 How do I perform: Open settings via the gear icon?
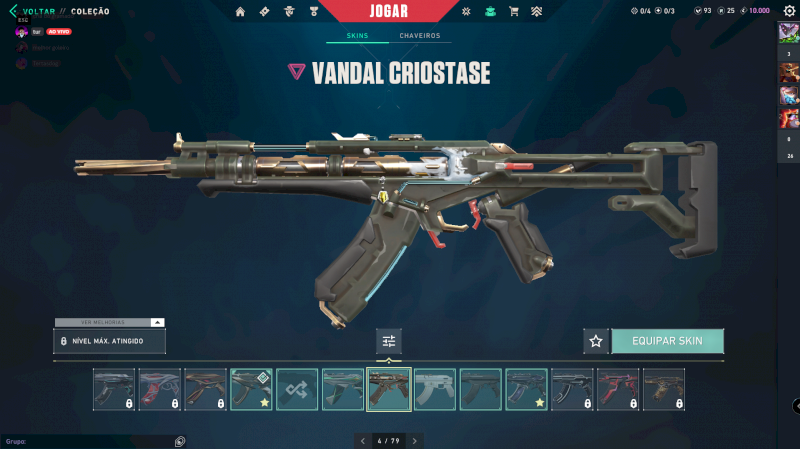(789, 11)
